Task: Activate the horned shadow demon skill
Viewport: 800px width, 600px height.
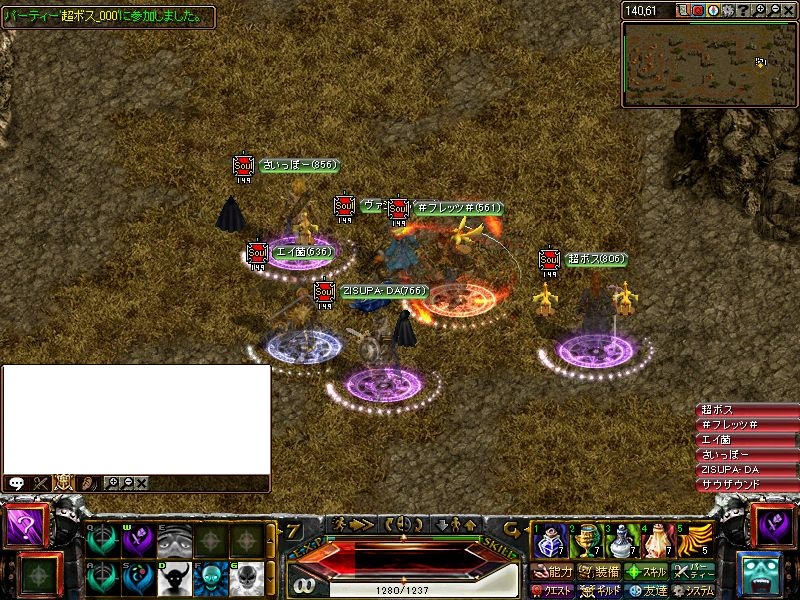Action: 176,578
